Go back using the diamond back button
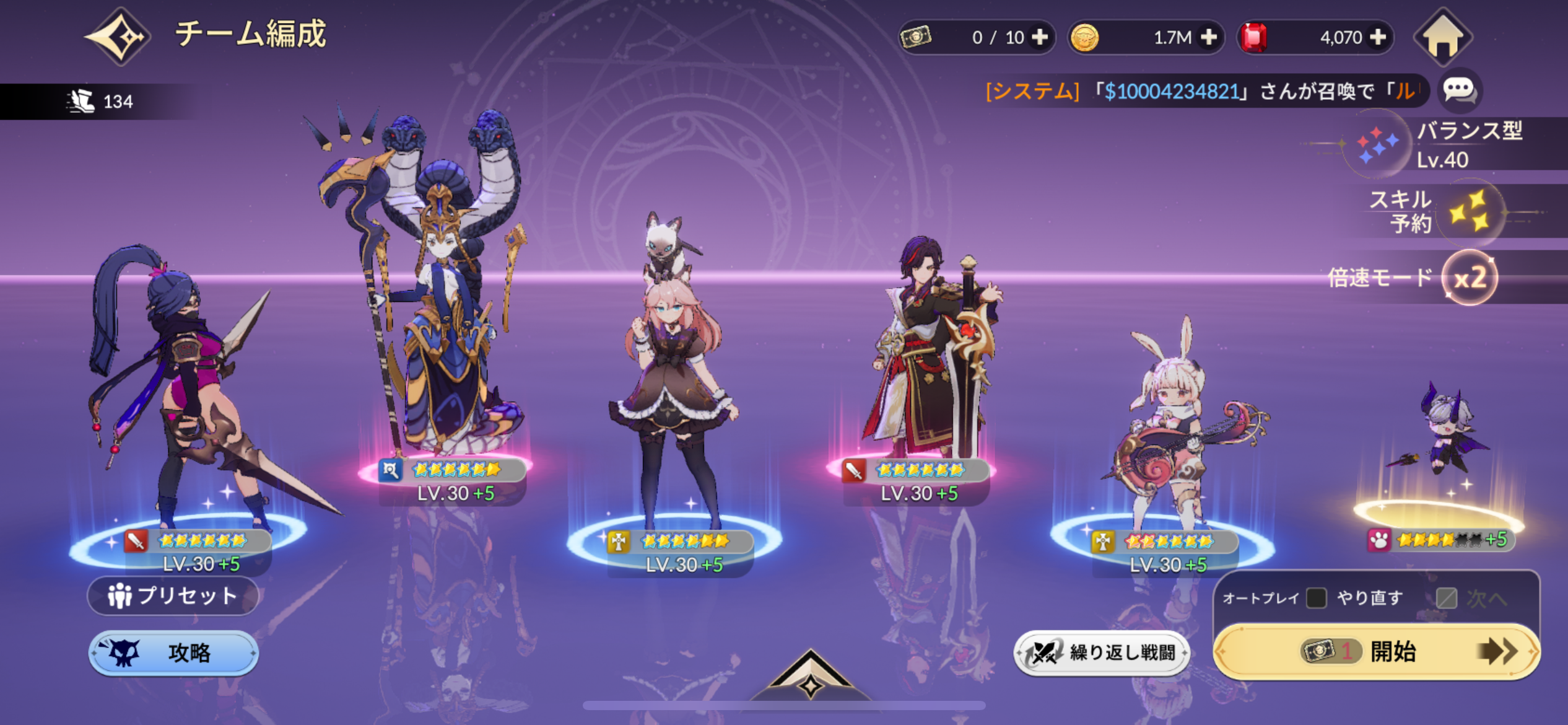The width and height of the screenshot is (1568, 725). pyautogui.click(x=118, y=37)
